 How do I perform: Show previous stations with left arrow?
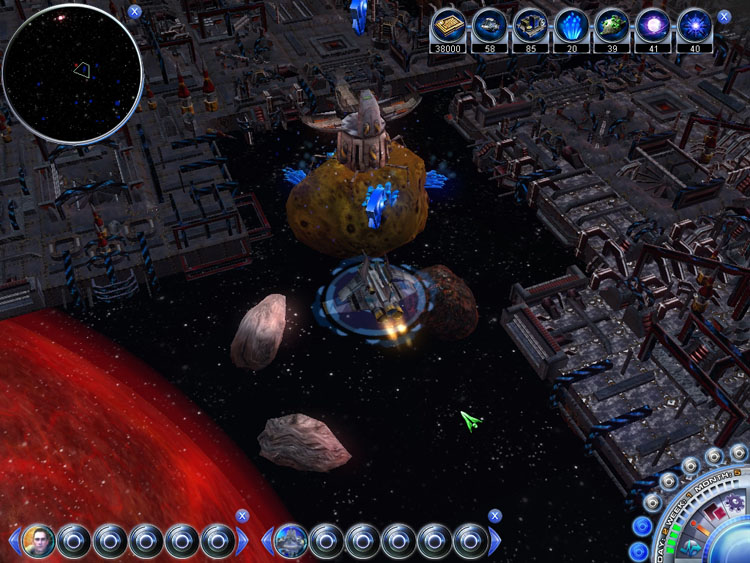point(266,541)
